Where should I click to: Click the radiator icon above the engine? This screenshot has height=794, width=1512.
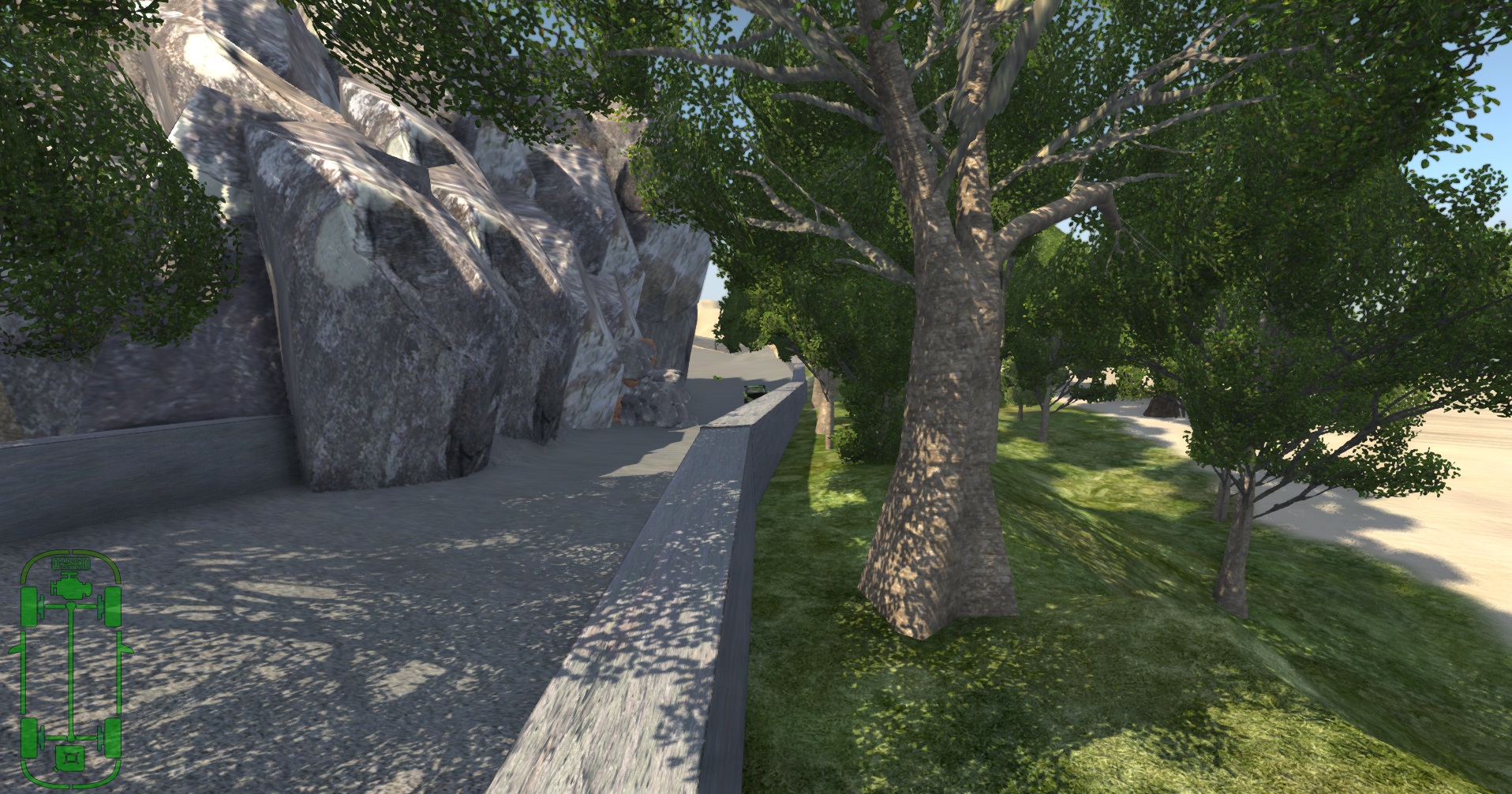[70, 563]
